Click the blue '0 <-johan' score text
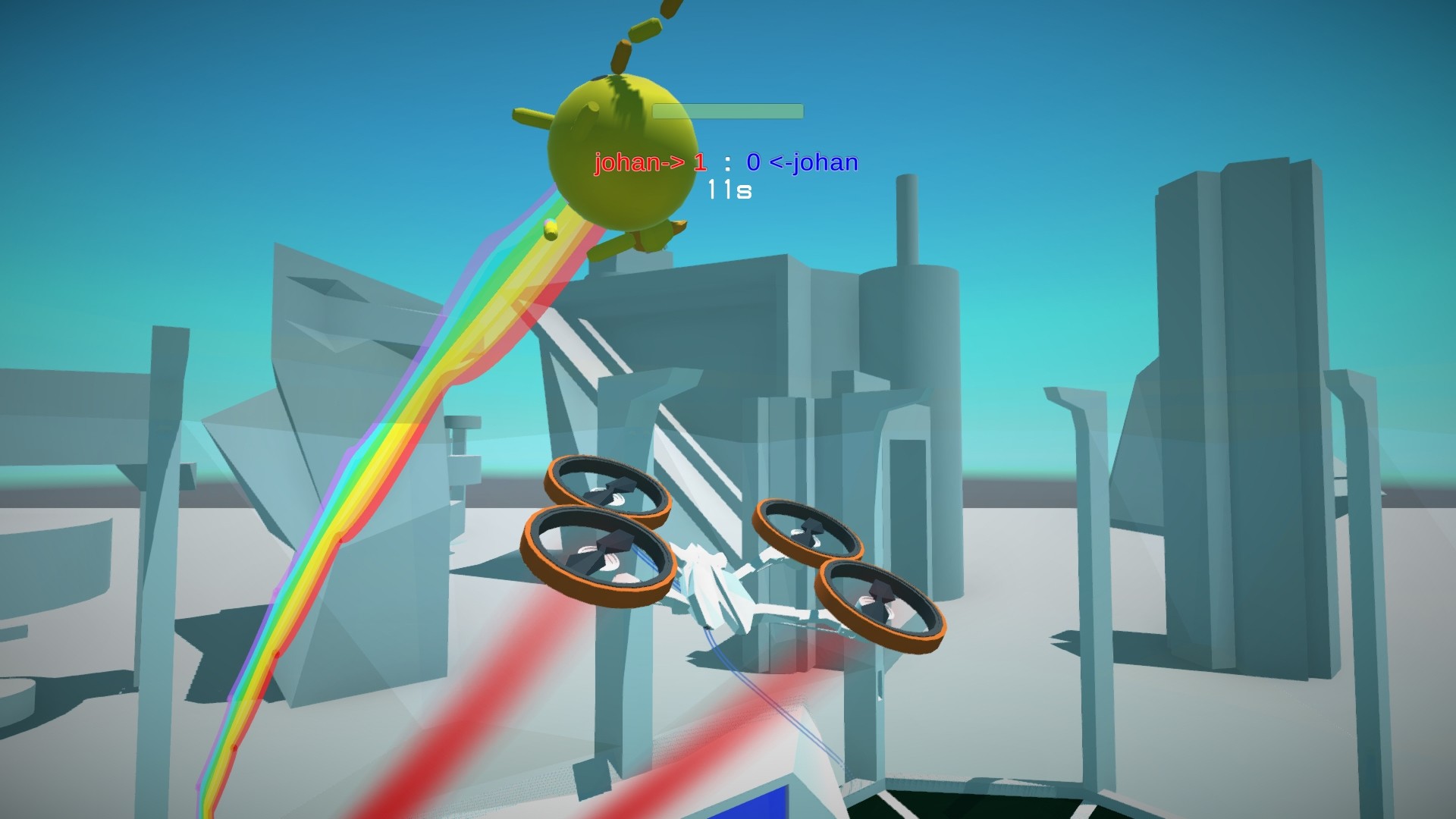Viewport: 1456px width, 819px height. 803,162
